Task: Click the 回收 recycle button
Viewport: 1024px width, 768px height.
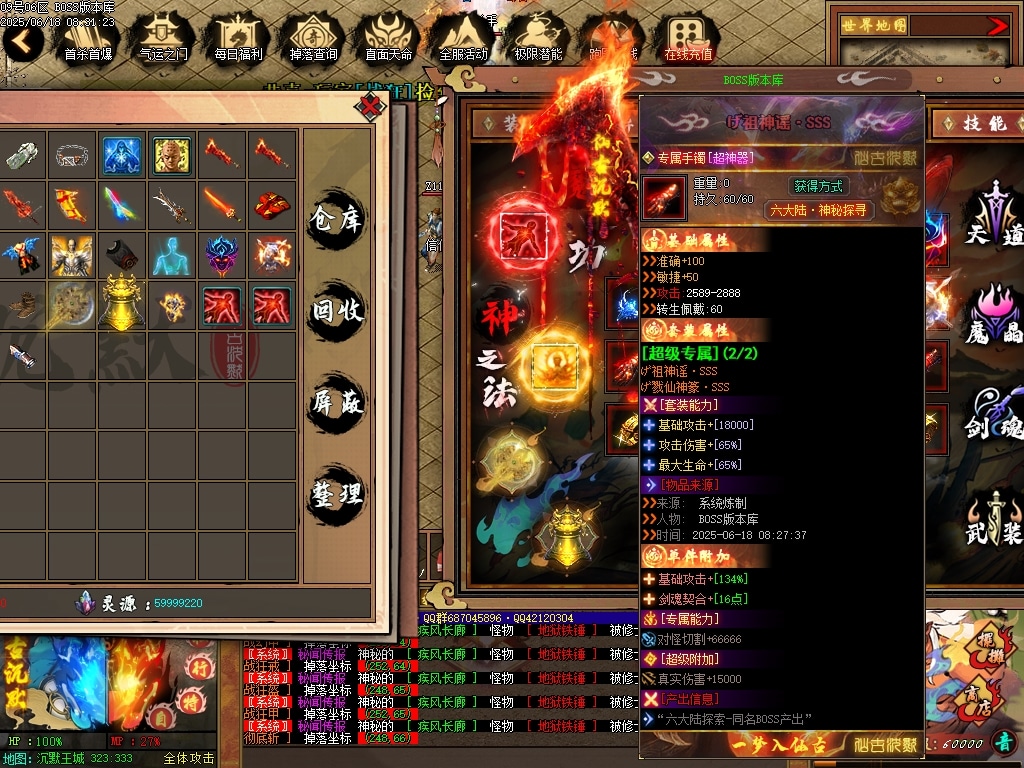Action: tap(336, 311)
